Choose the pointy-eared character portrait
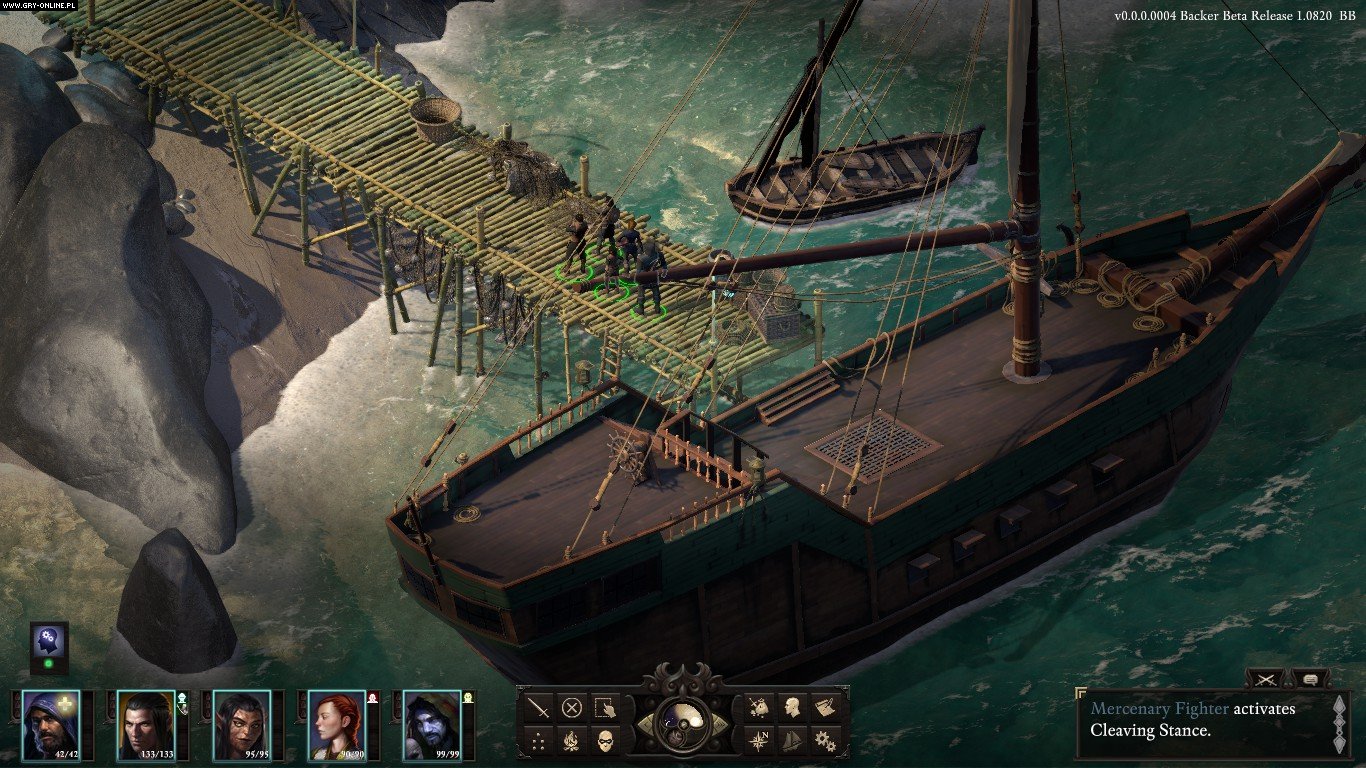Screen dimensions: 1366x768 coord(240,724)
